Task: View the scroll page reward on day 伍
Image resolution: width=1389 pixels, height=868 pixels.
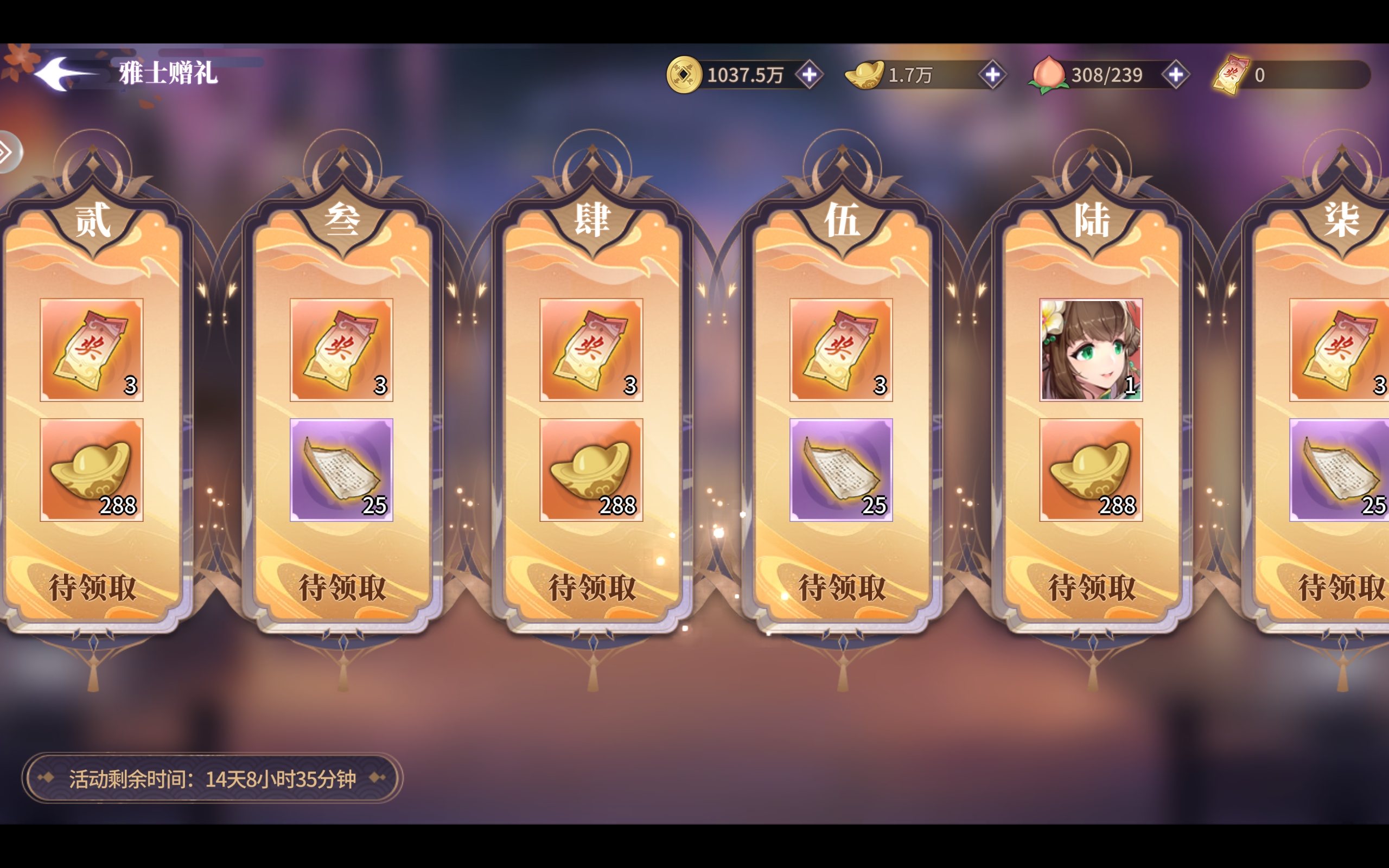Action: tap(841, 470)
